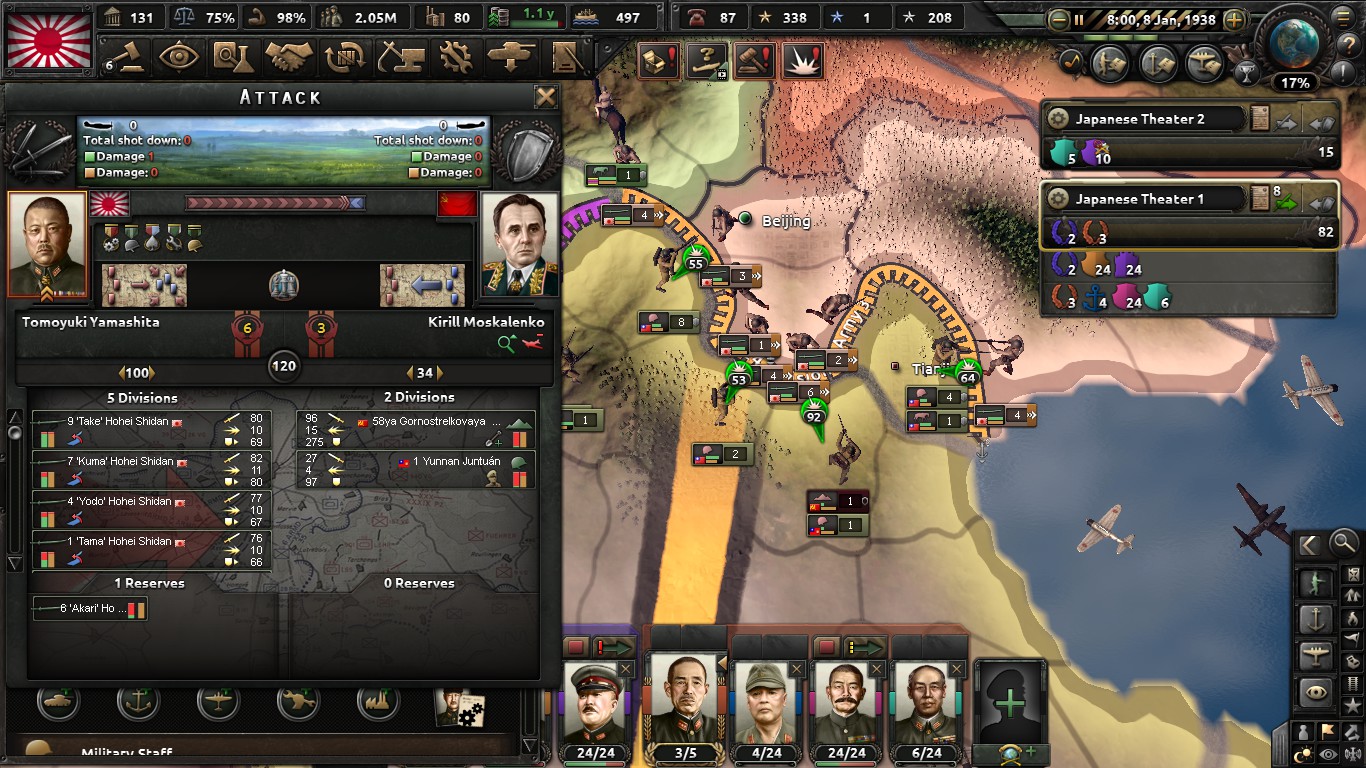The image size is (1366, 768).
Task: Toggle the spy map mode eye button
Action: point(1327,752)
